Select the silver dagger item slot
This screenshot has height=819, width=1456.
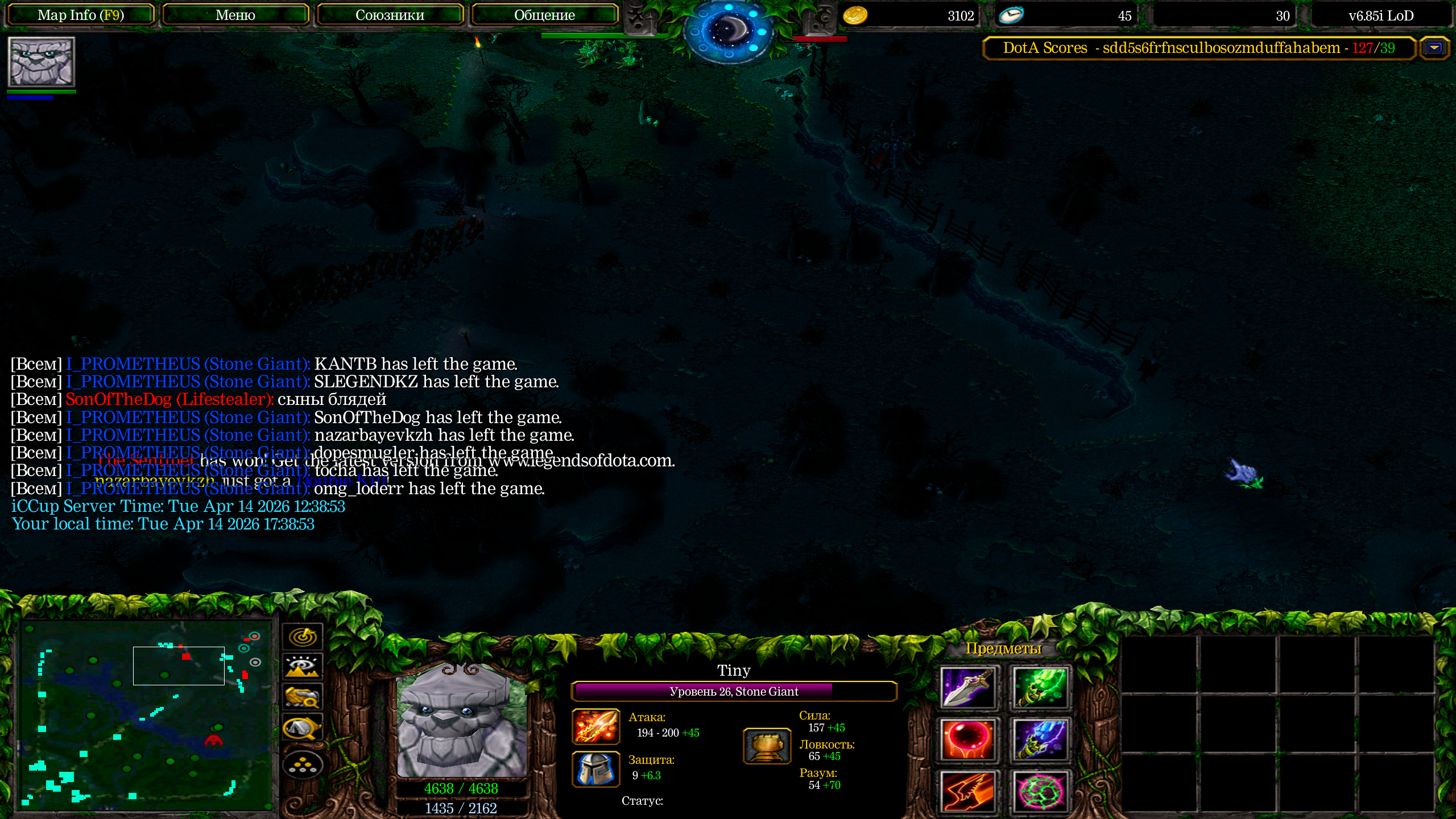click(x=968, y=688)
